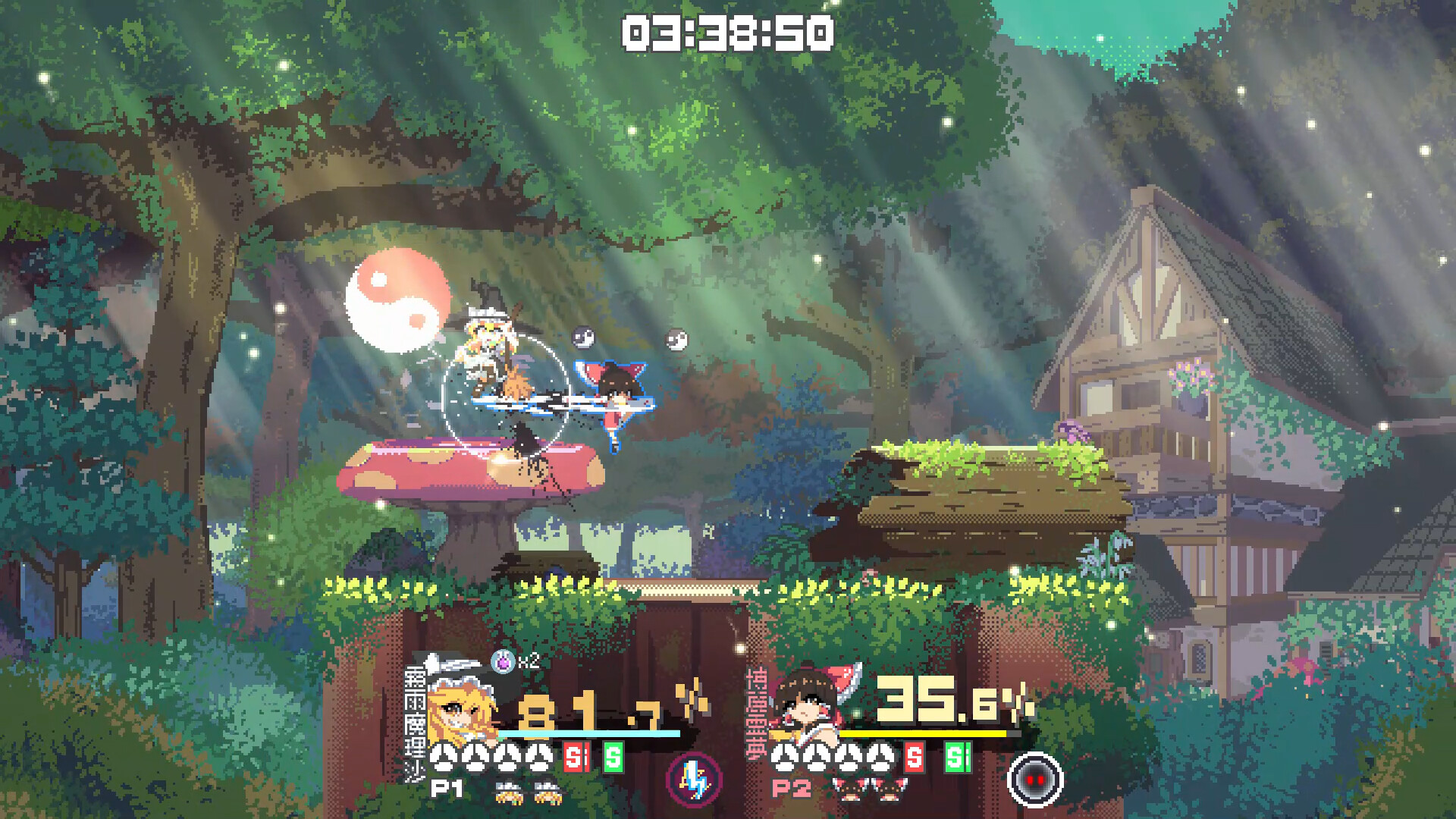The image size is (1456, 819).
Task: Click the match timer reading 03:38:50
Action: click(726, 32)
